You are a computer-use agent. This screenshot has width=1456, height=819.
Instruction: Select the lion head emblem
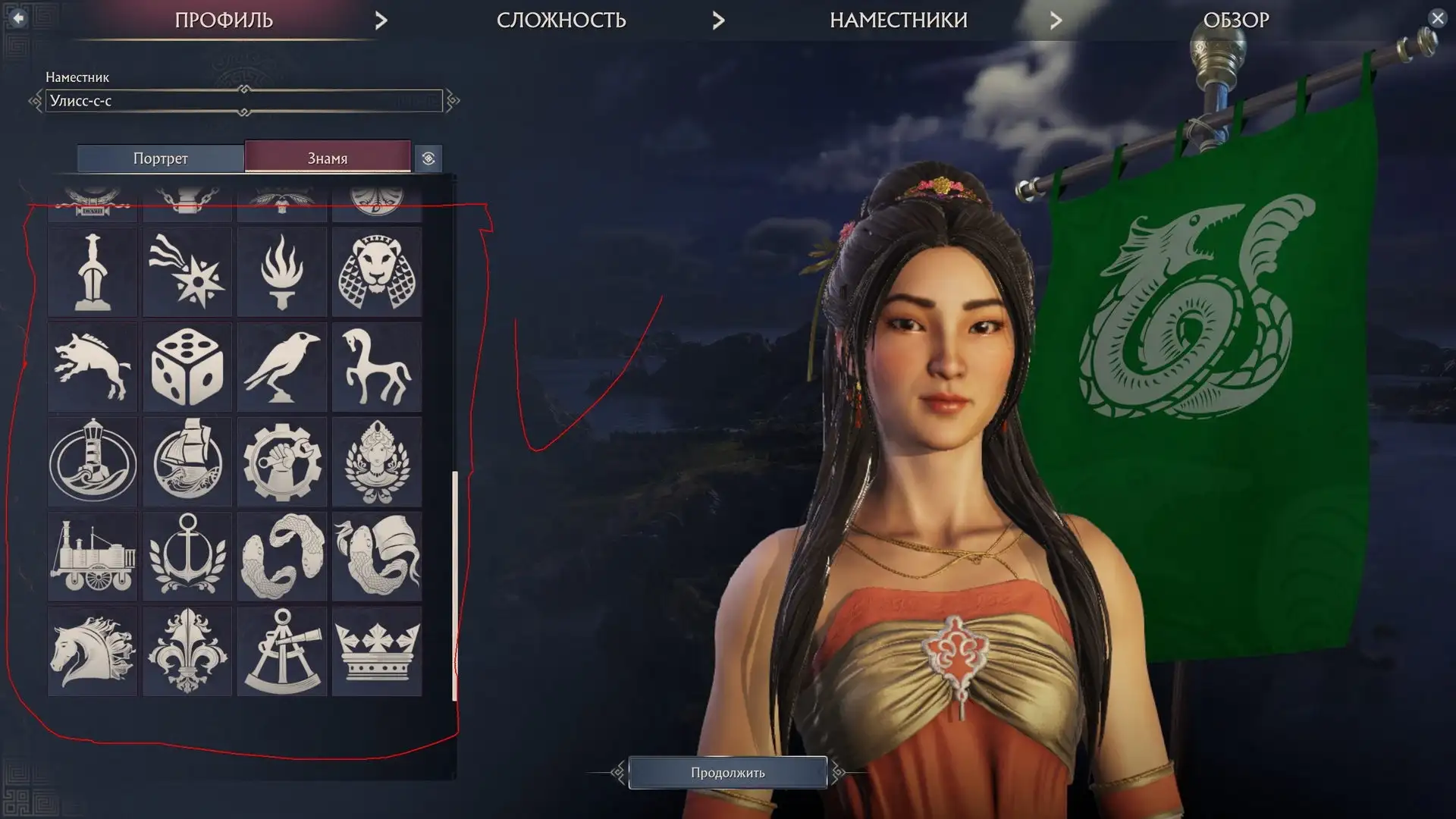(x=376, y=272)
